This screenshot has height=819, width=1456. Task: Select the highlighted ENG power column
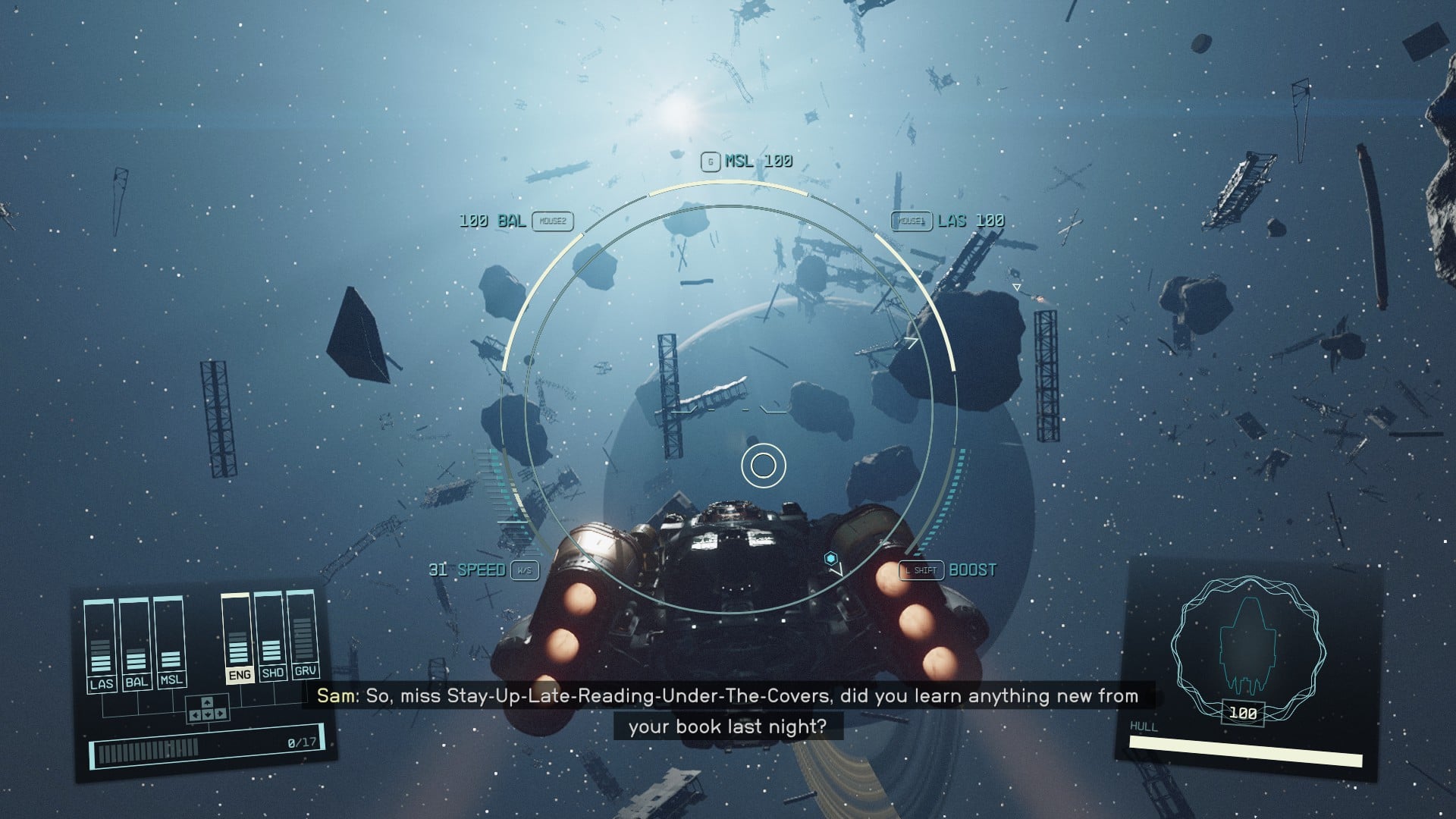pos(237,639)
